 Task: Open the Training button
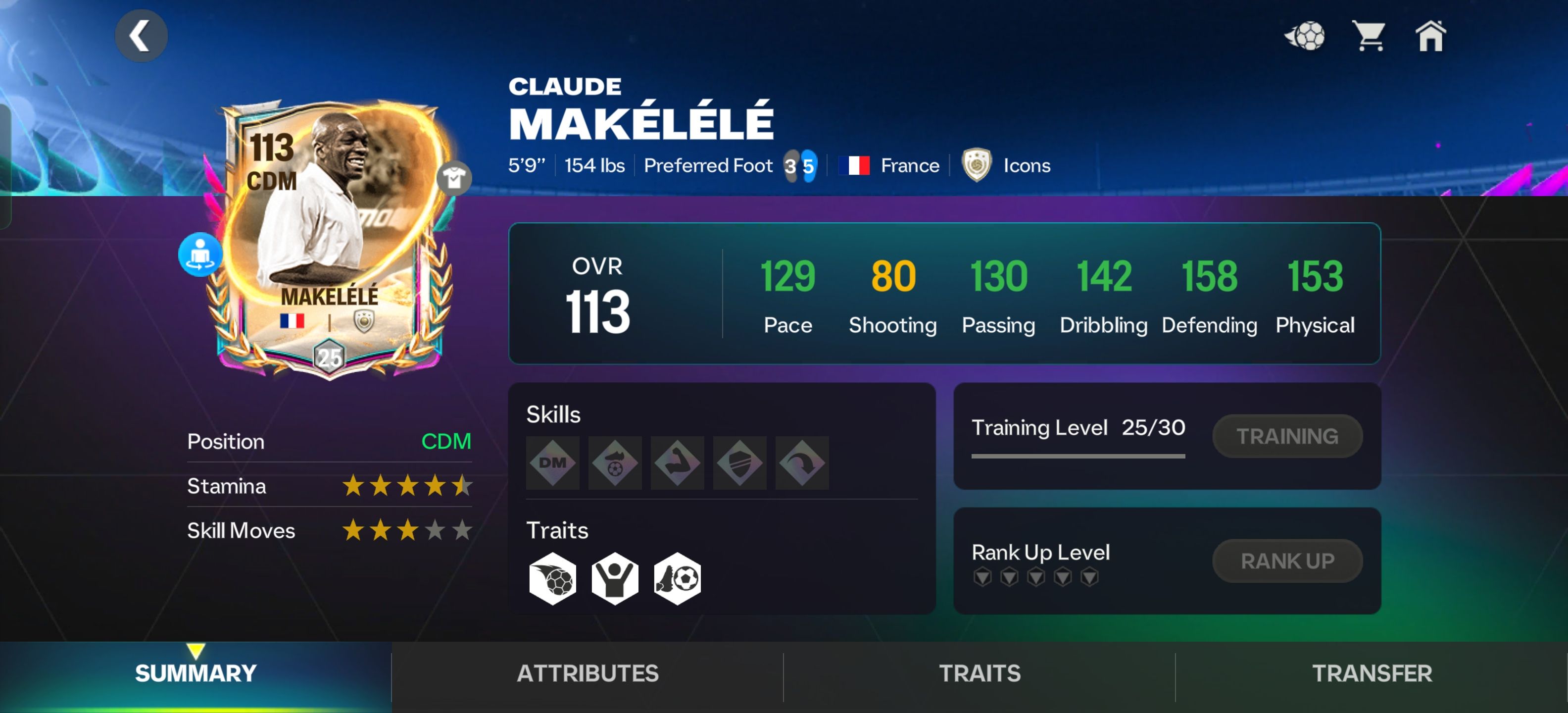[1287, 436]
